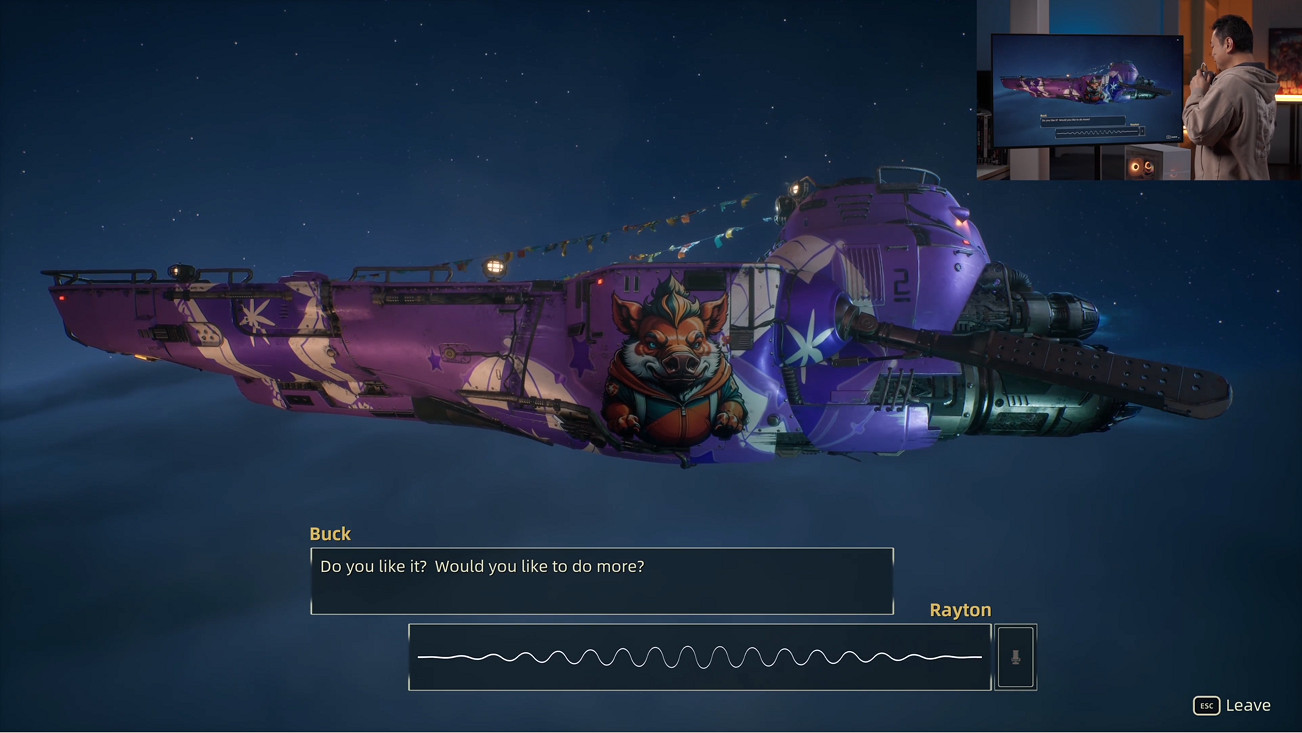Leave the ship customization conversation
Image resolution: width=1302 pixels, height=733 pixels.
pyautogui.click(x=1232, y=705)
